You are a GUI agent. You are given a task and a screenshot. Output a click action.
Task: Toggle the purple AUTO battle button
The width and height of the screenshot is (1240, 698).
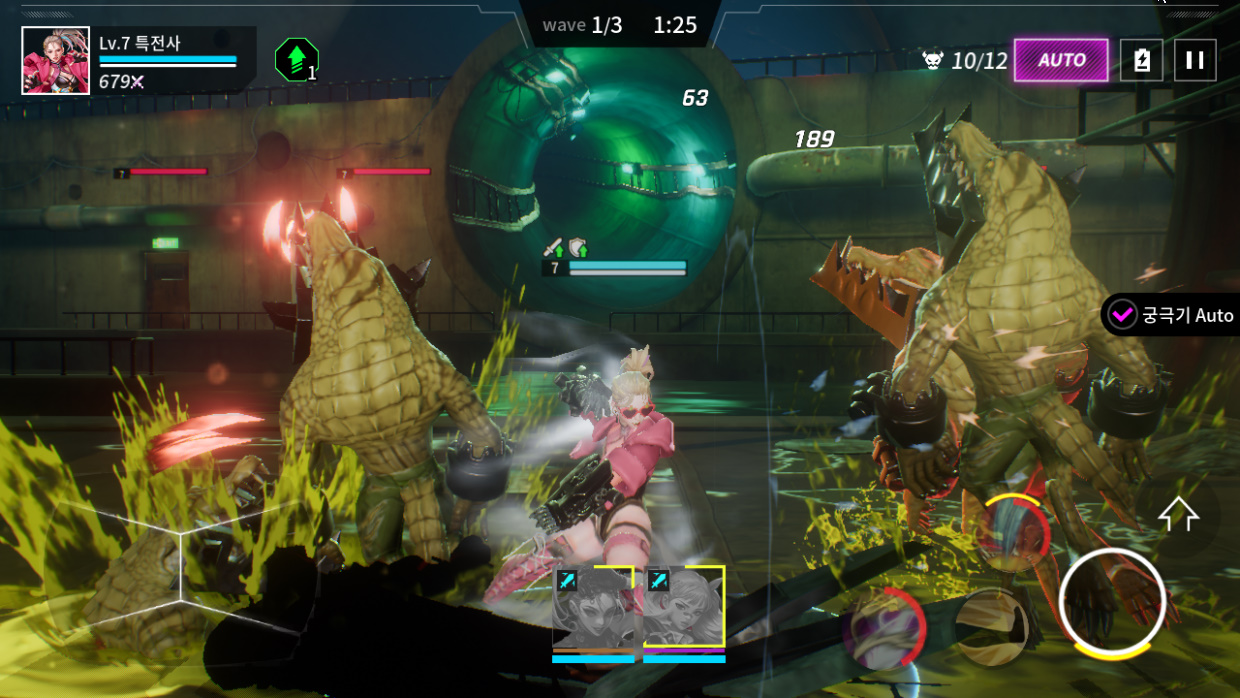[1061, 60]
